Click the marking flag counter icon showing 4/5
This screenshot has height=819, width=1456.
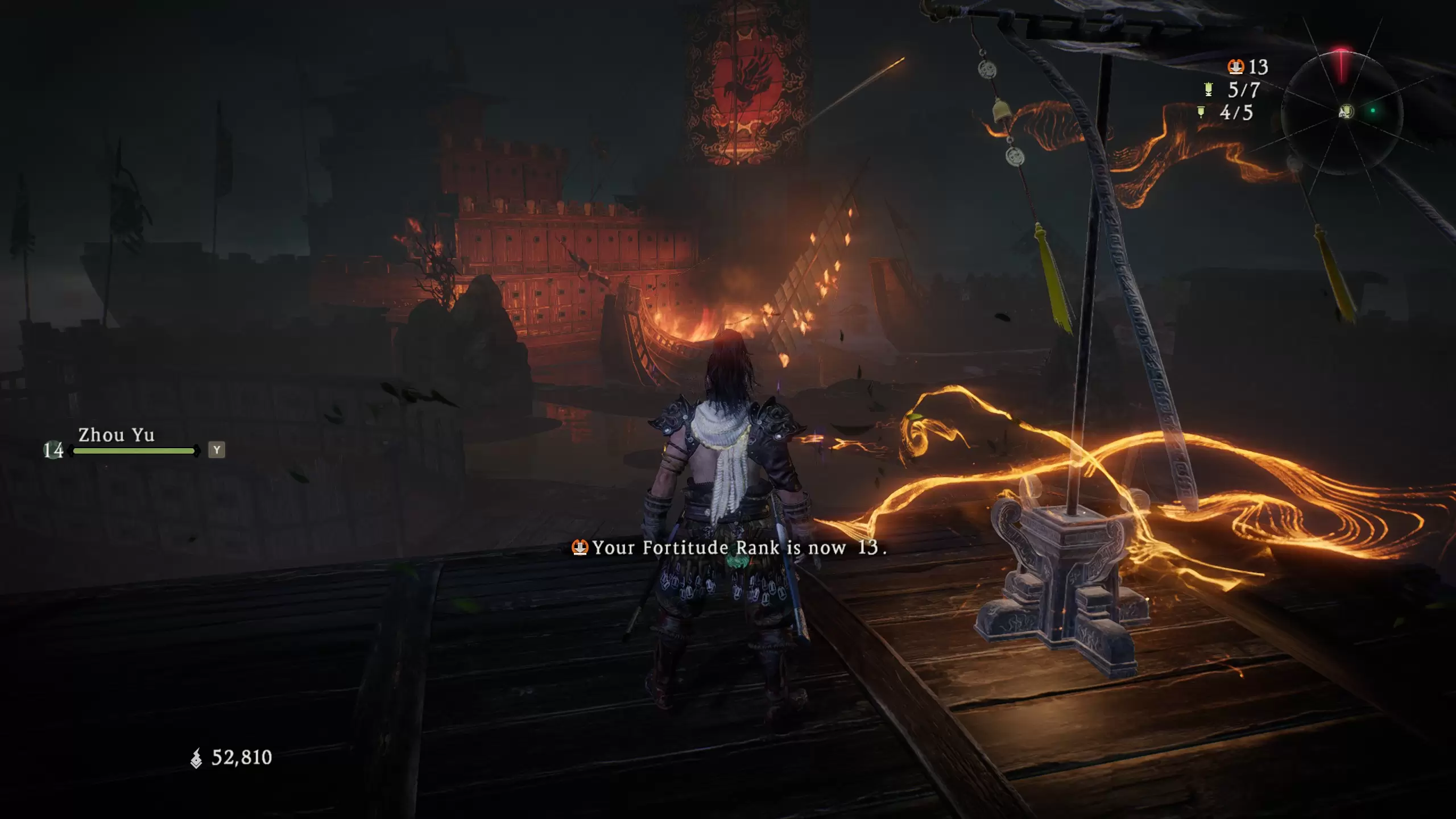(1201, 112)
